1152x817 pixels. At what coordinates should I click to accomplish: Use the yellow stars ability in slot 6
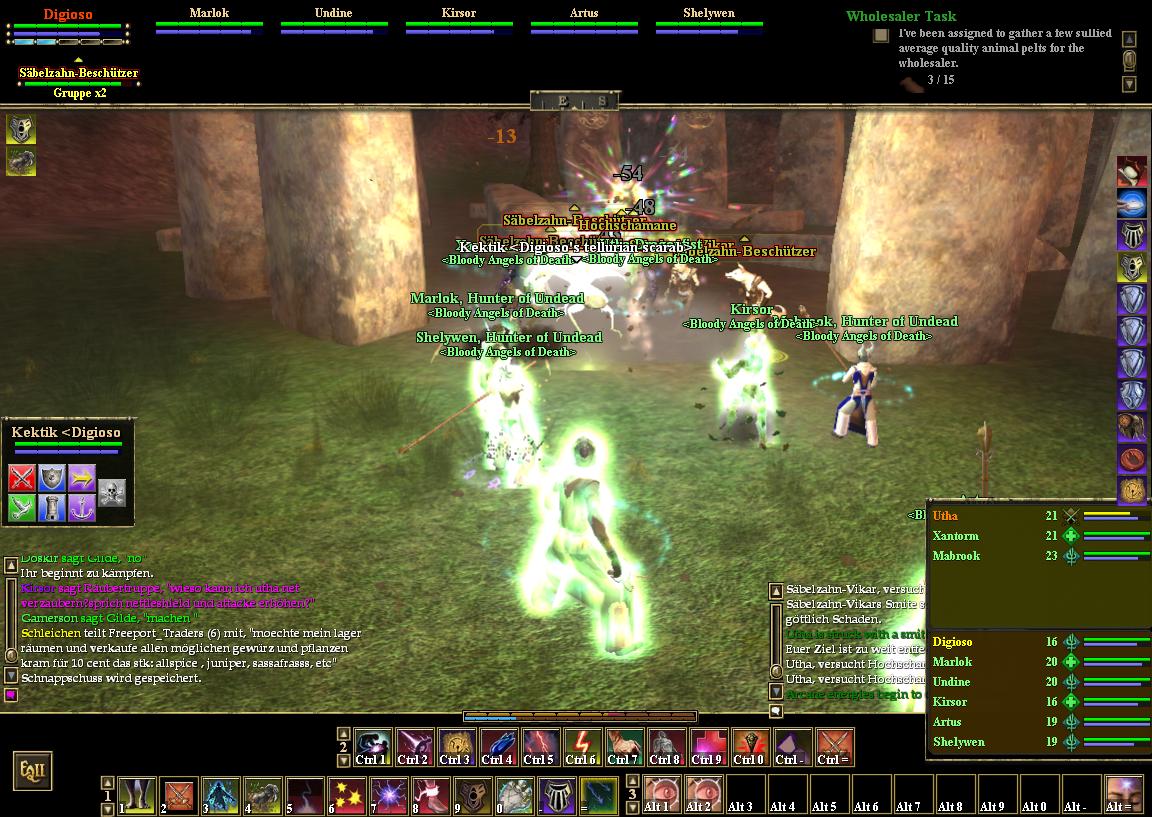[347, 796]
